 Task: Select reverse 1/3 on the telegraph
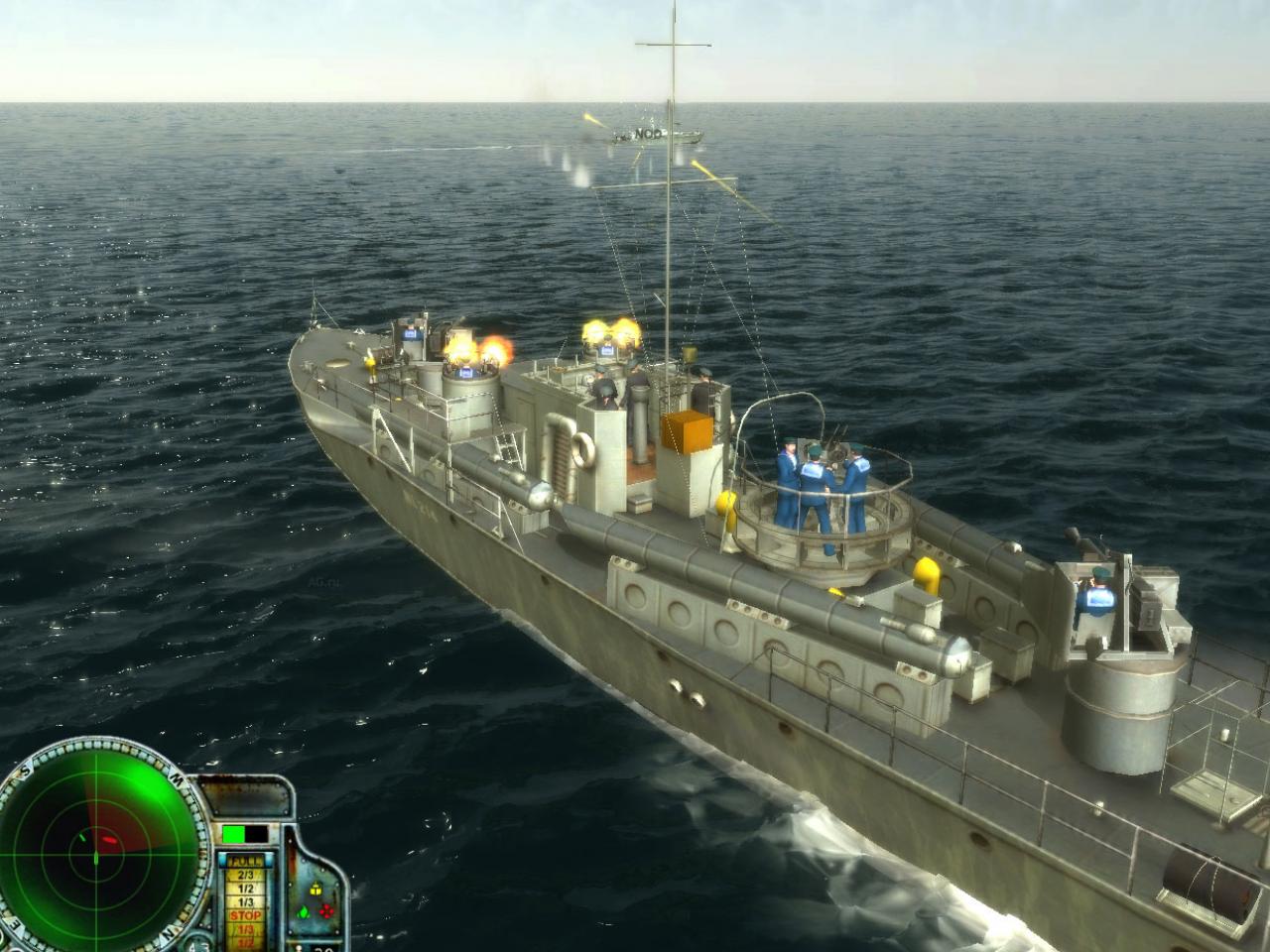[x=245, y=930]
